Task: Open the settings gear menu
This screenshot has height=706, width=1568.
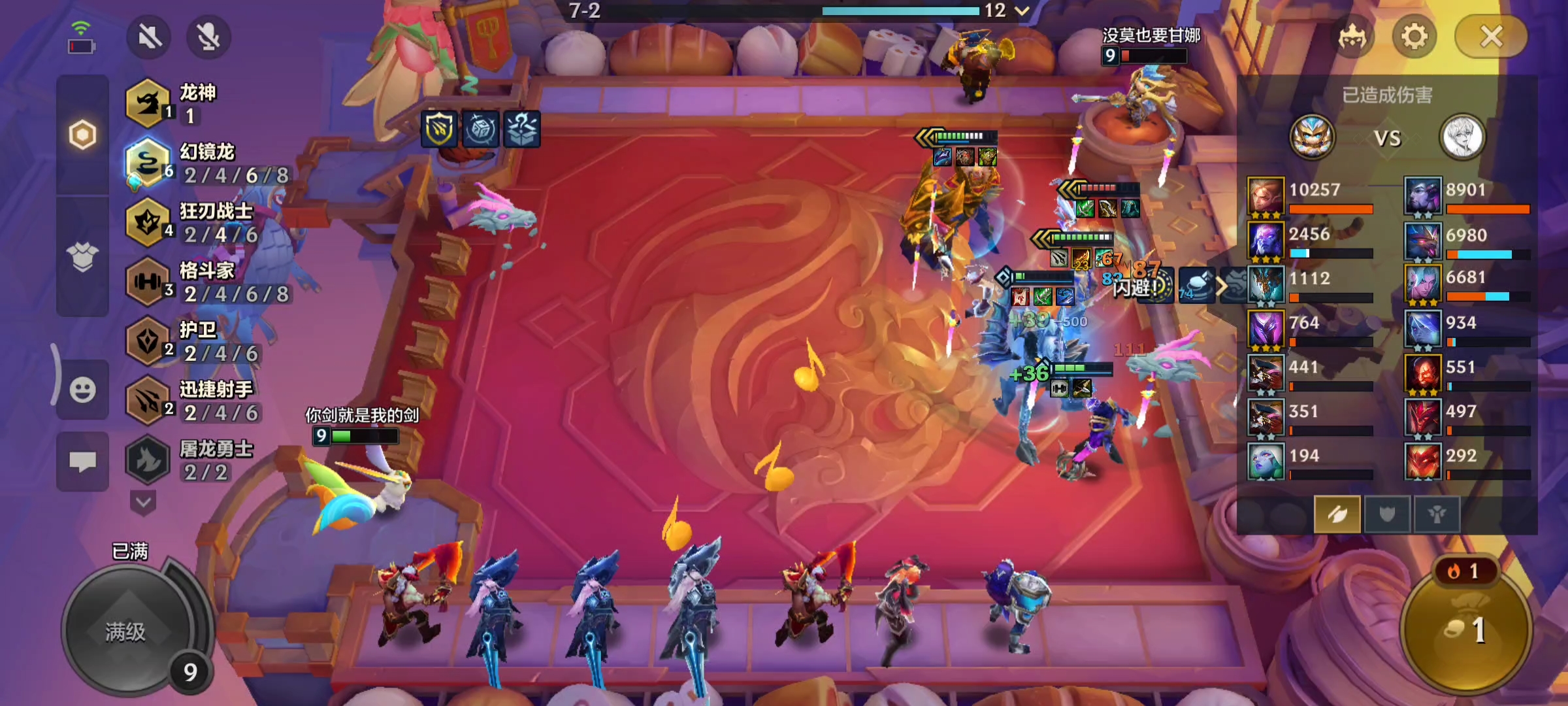Action: (1414, 37)
